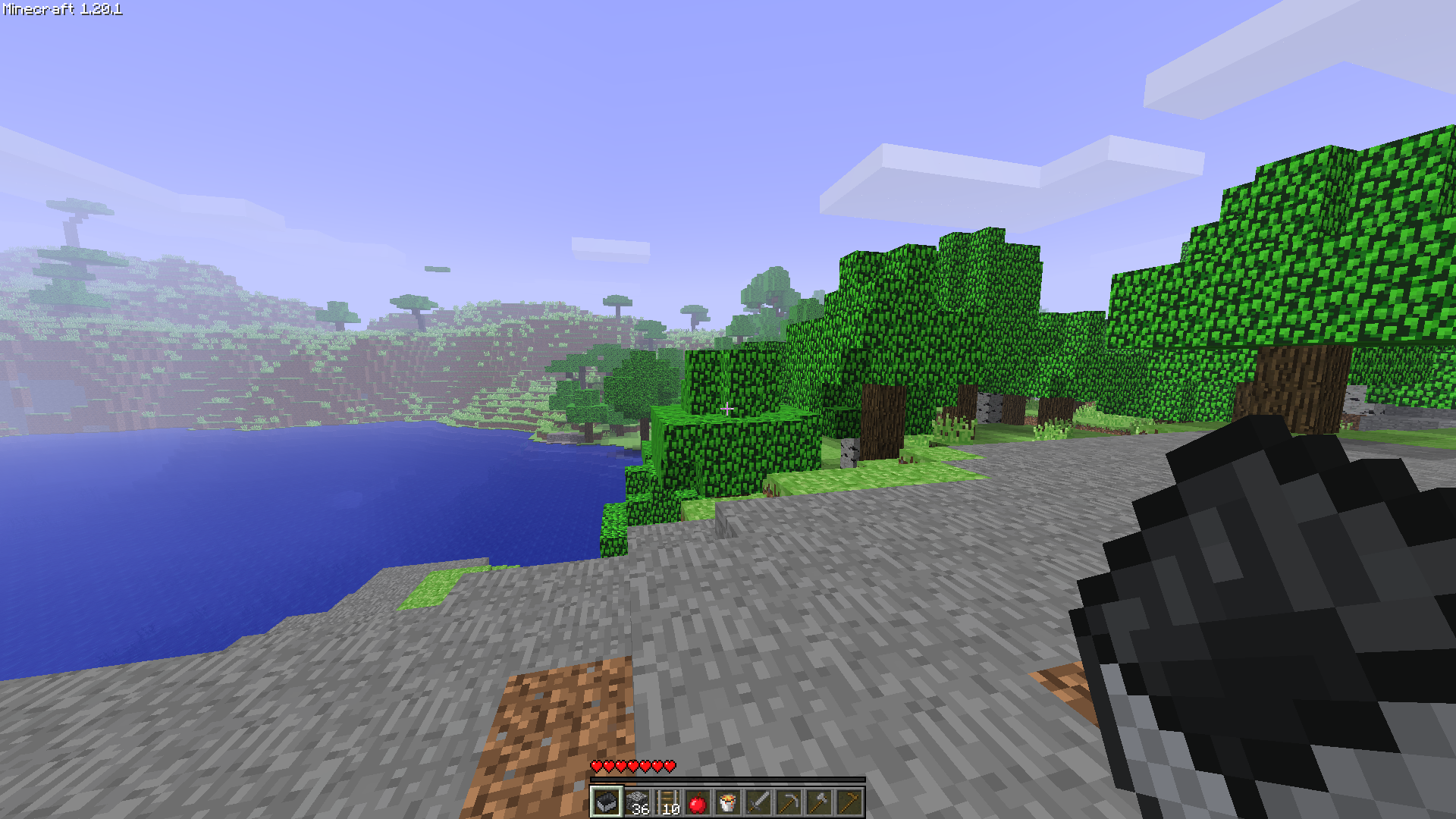Screen dimensions: 1456x819
Task: Select the lava bucket item
Action: coord(729,802)
